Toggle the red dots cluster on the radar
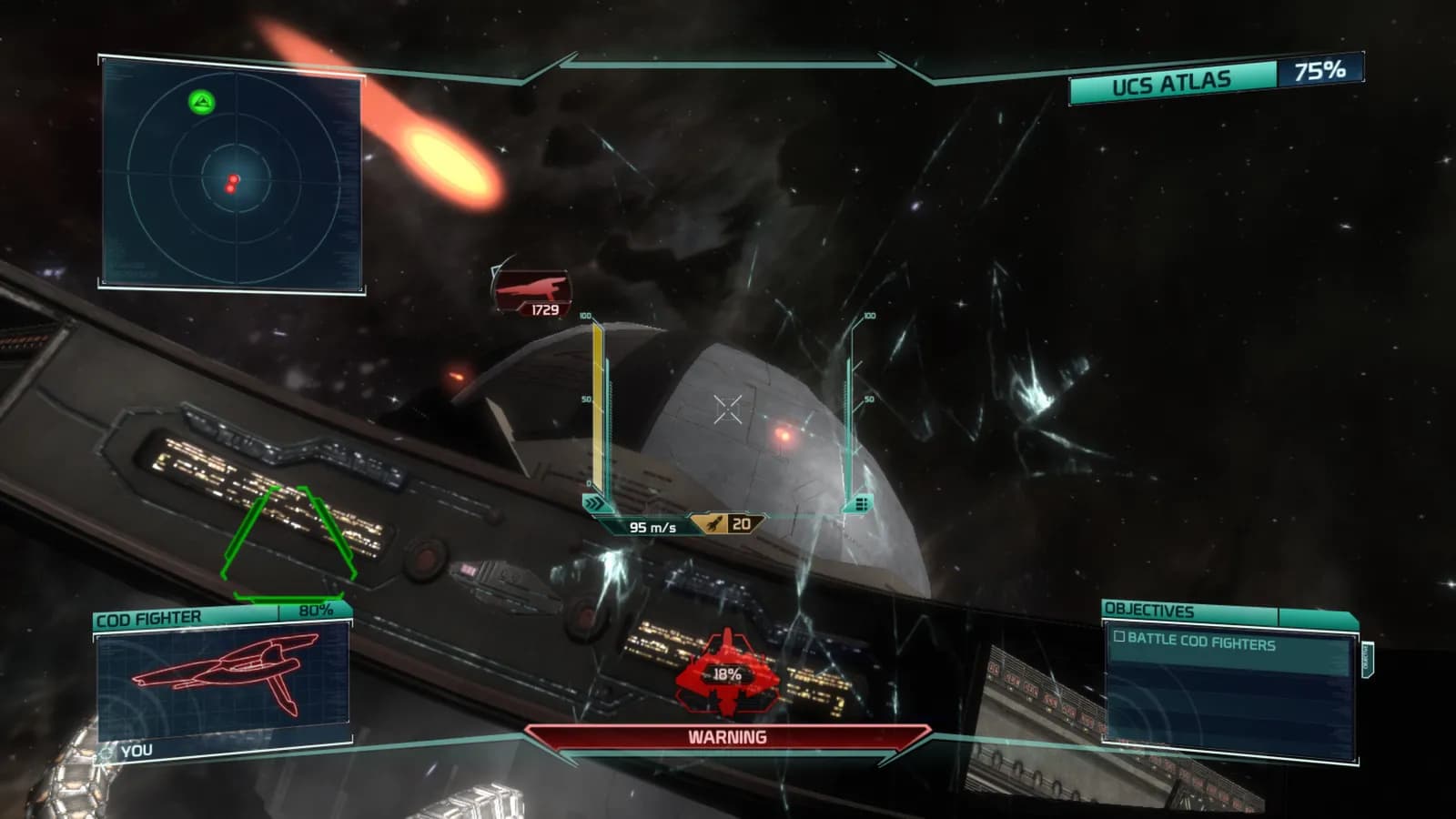Screen dimensions: 1456x819 point(233,182)
